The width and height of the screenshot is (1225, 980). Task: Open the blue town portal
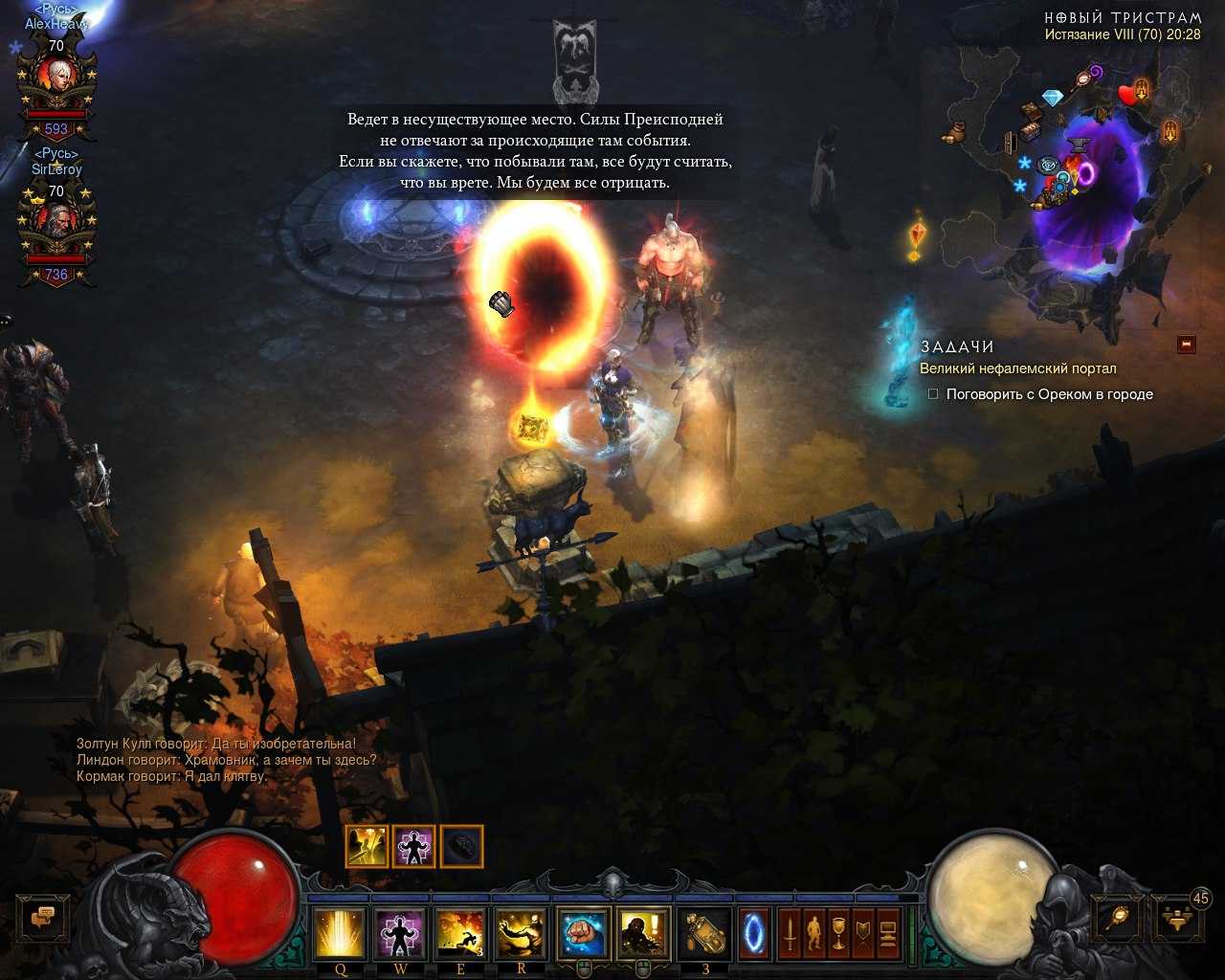(754, 933)
